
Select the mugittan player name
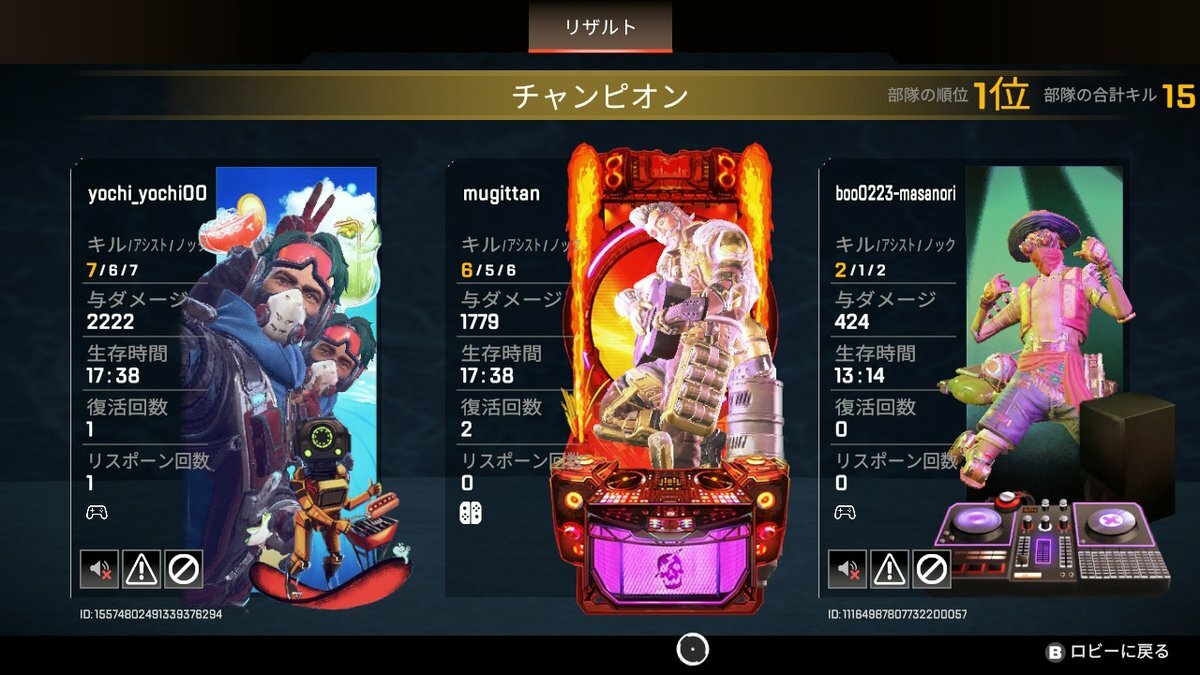point(501,194)
